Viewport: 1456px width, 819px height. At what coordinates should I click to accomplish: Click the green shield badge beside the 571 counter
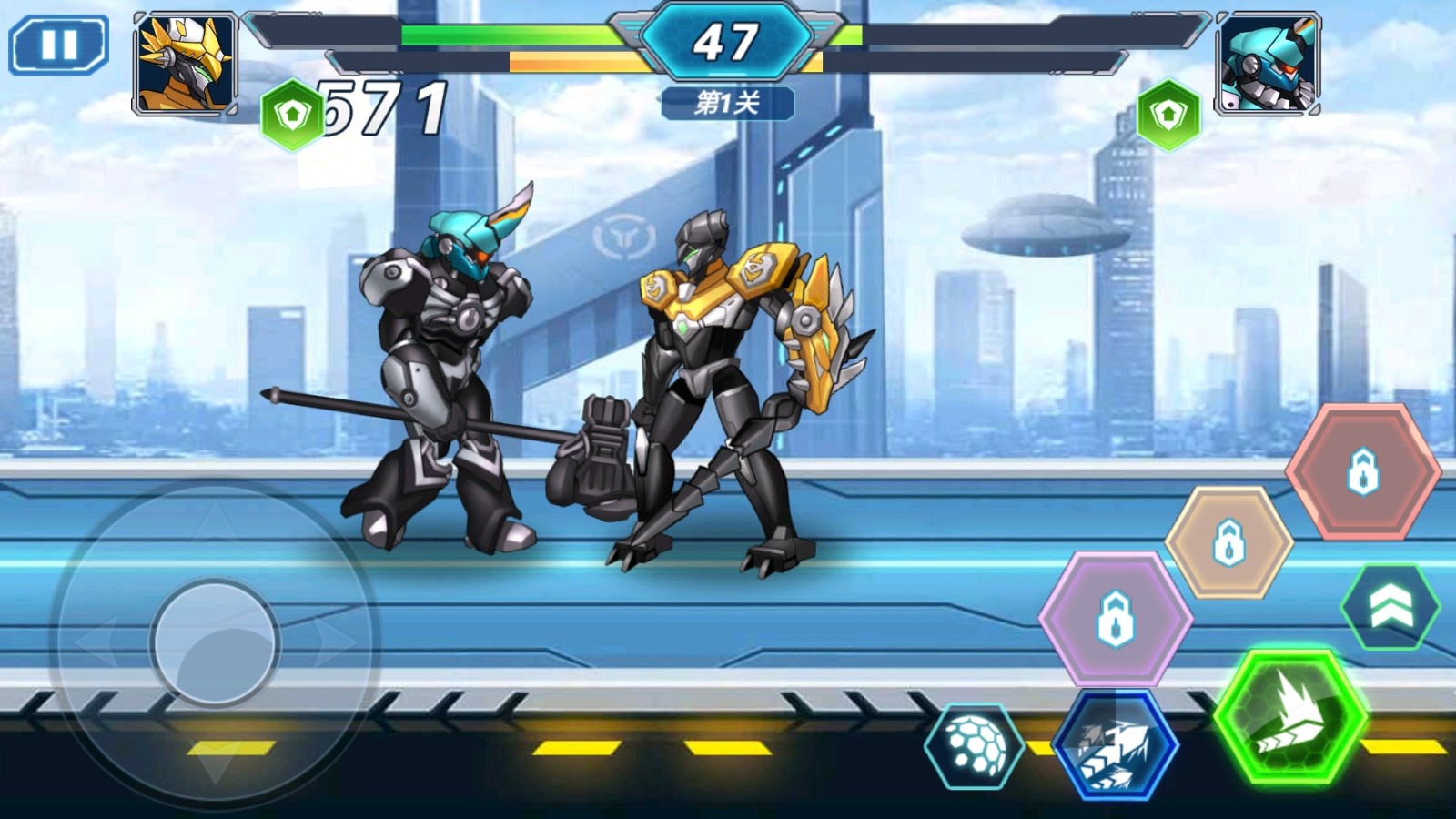[291, 116]
